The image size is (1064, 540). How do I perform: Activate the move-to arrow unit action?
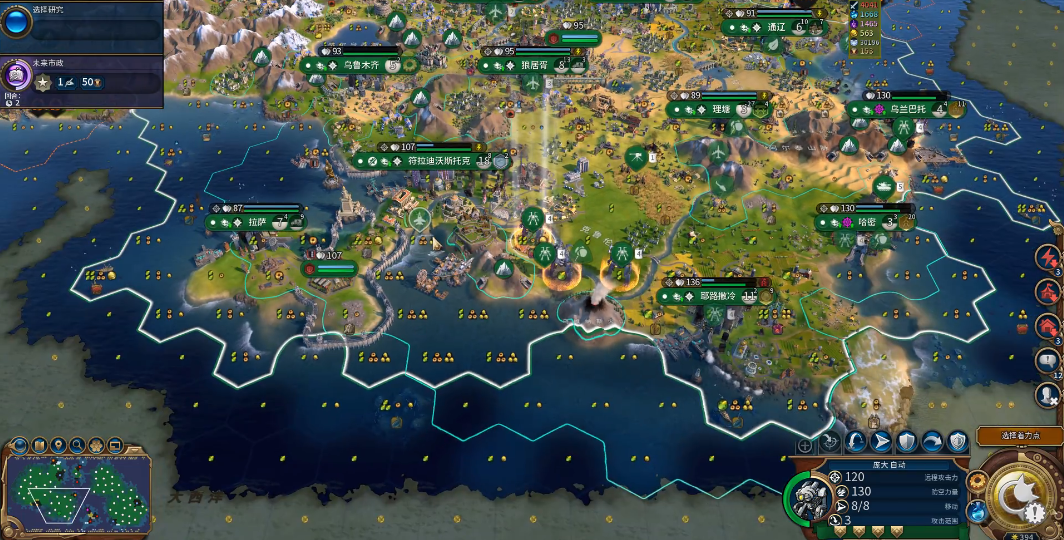881,441
